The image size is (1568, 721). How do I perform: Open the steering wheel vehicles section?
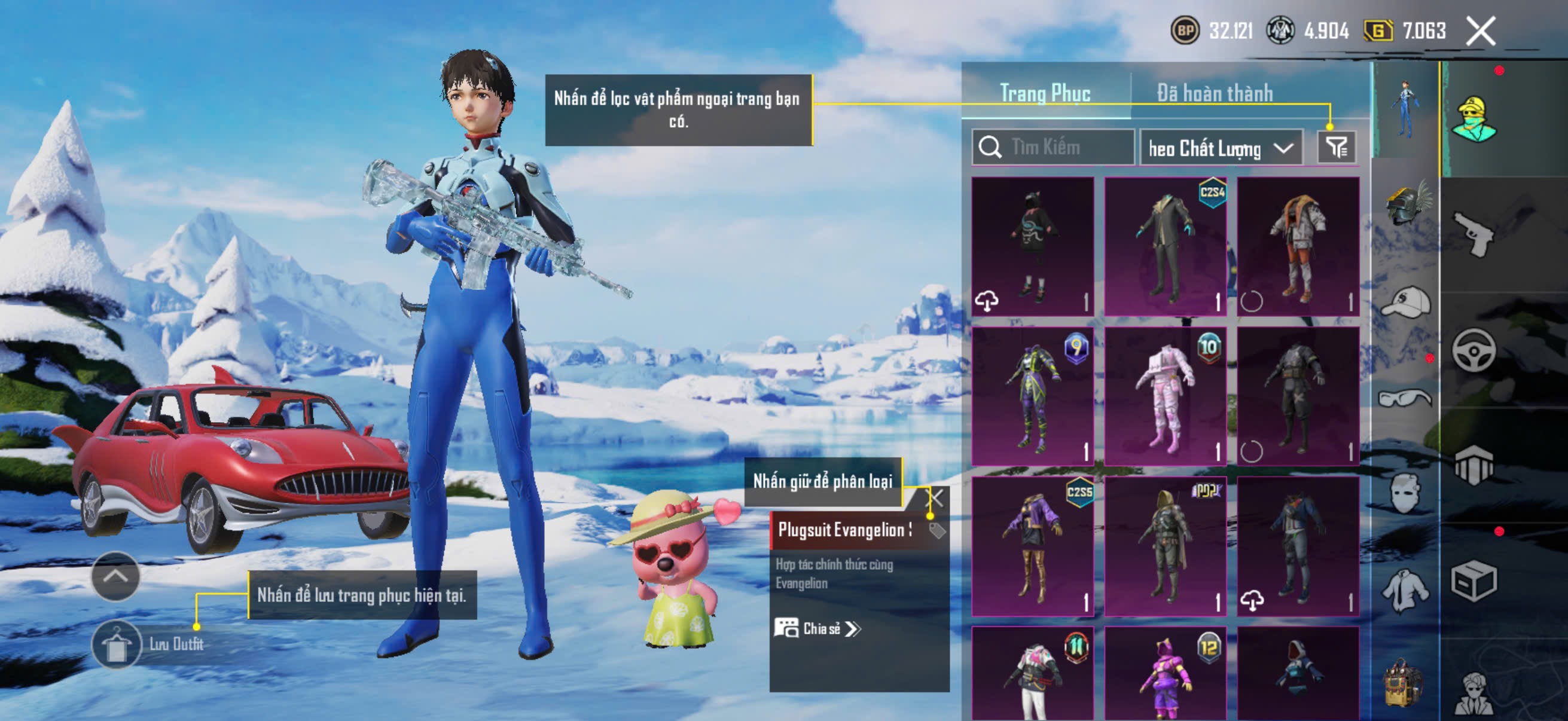pos(1473,350)
